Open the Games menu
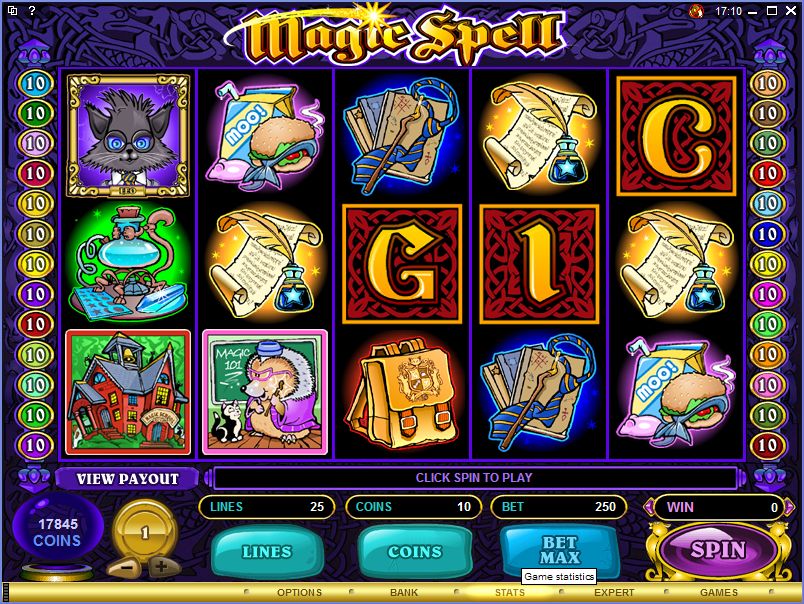This screenshot has width=804, height=604. 719,593
